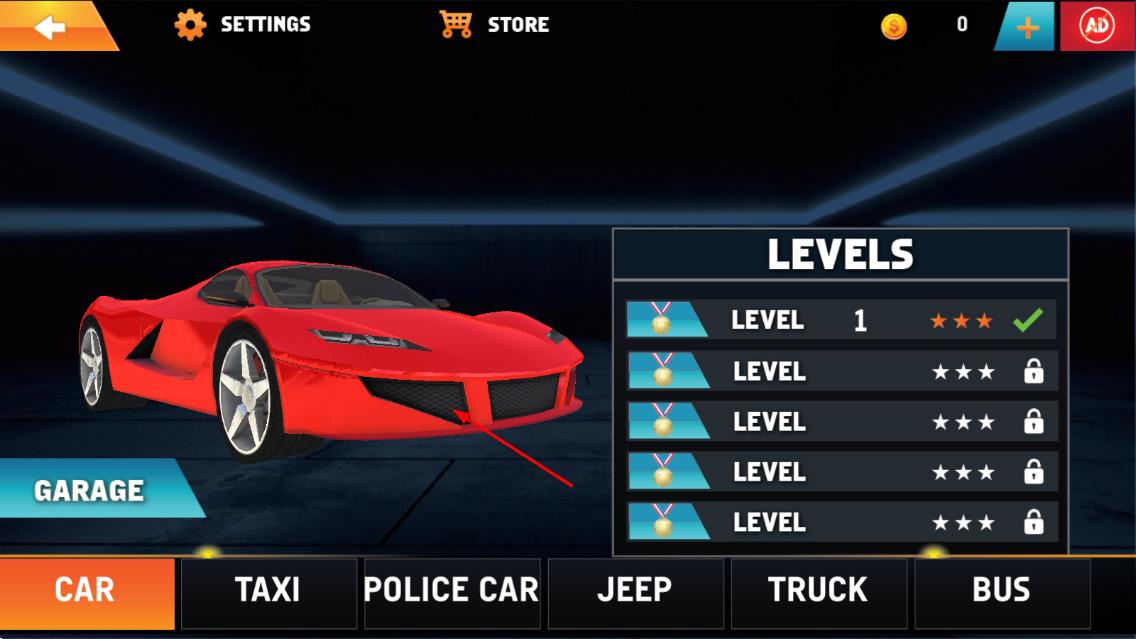Select Level 1 with the green checkmark
This screenshot has width=1136, height=639.
(x=841, y=320)
